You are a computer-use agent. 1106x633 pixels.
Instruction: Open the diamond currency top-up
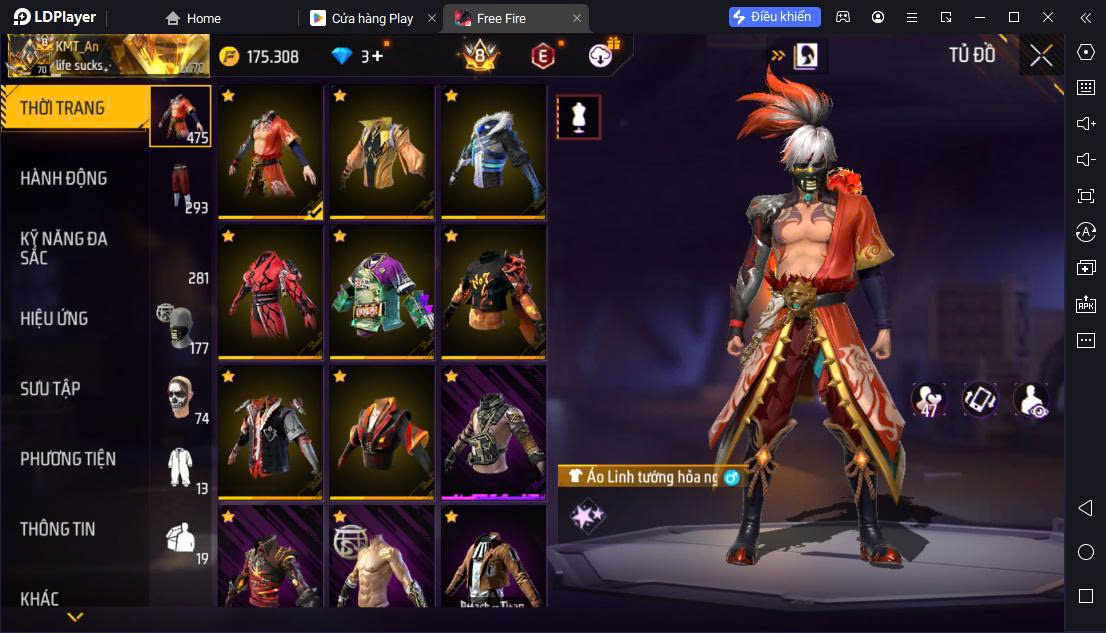point(358,56)
